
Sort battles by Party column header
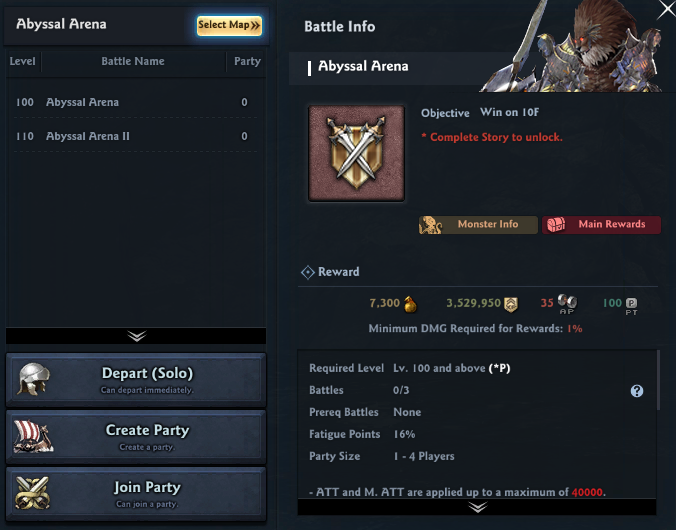click(246, 61)
